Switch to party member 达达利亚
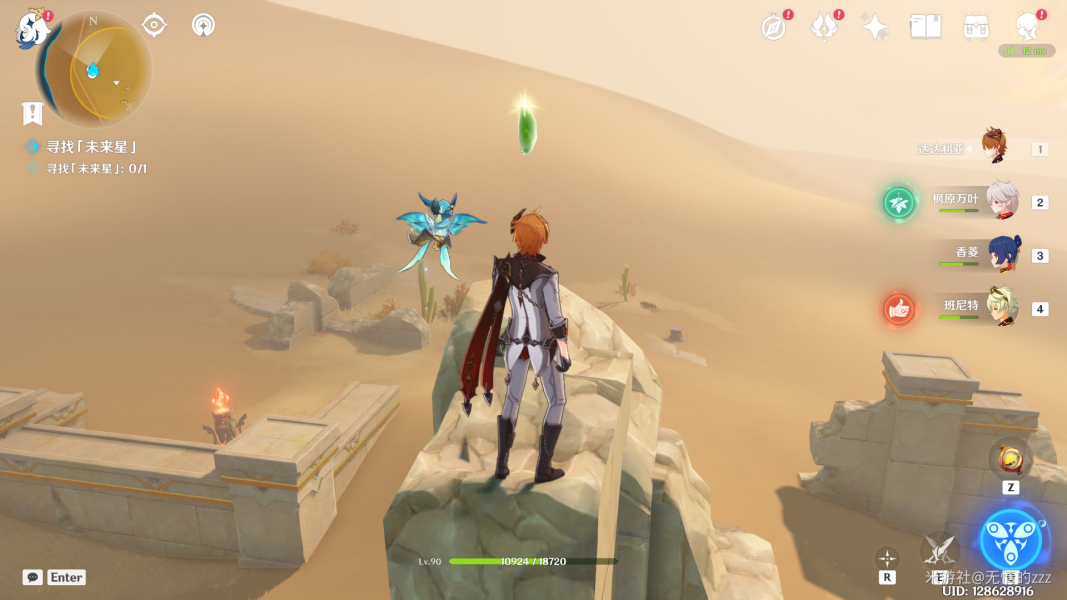Screen dimensions: 1067x600 click(993, 148)
